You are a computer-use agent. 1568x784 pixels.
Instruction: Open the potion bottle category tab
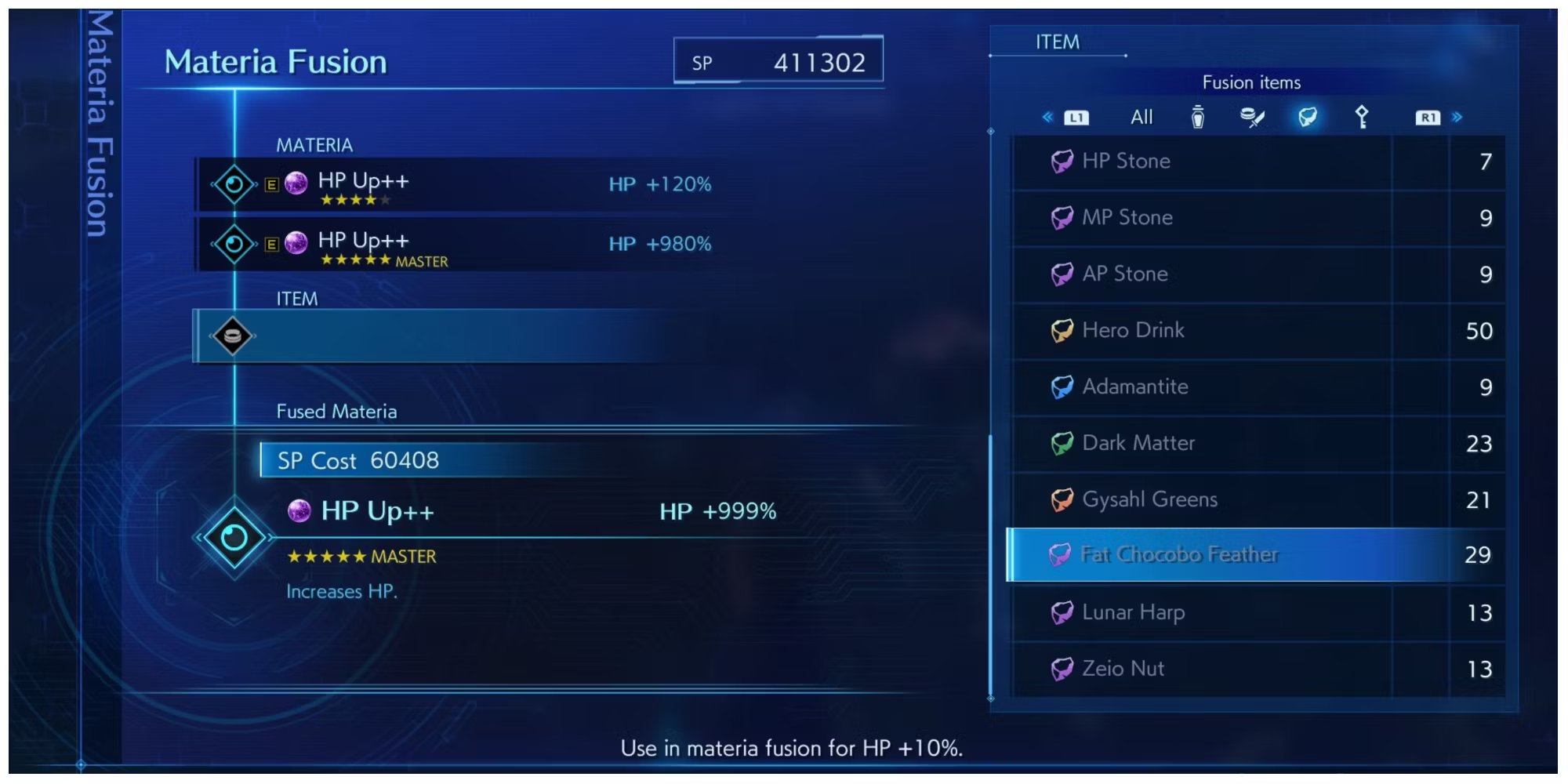point(1197,118)
